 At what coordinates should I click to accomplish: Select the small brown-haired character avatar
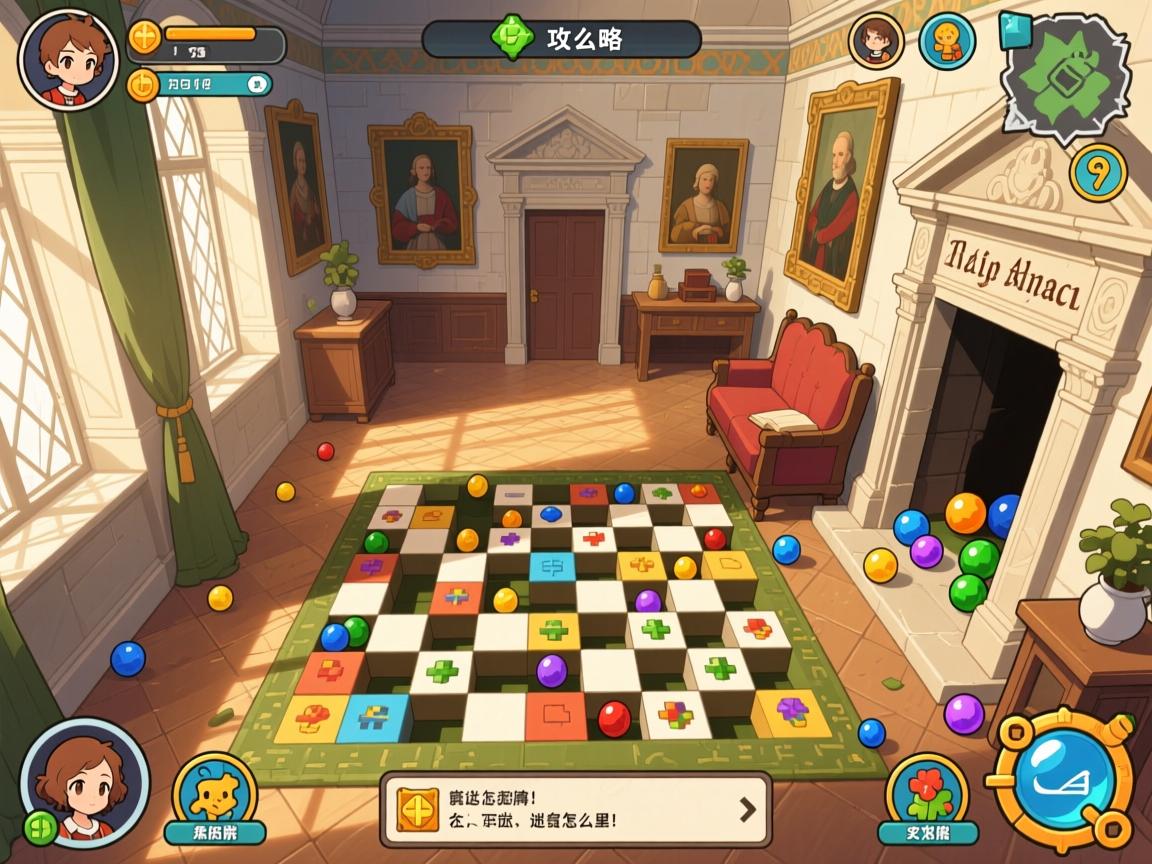(876, 41)
